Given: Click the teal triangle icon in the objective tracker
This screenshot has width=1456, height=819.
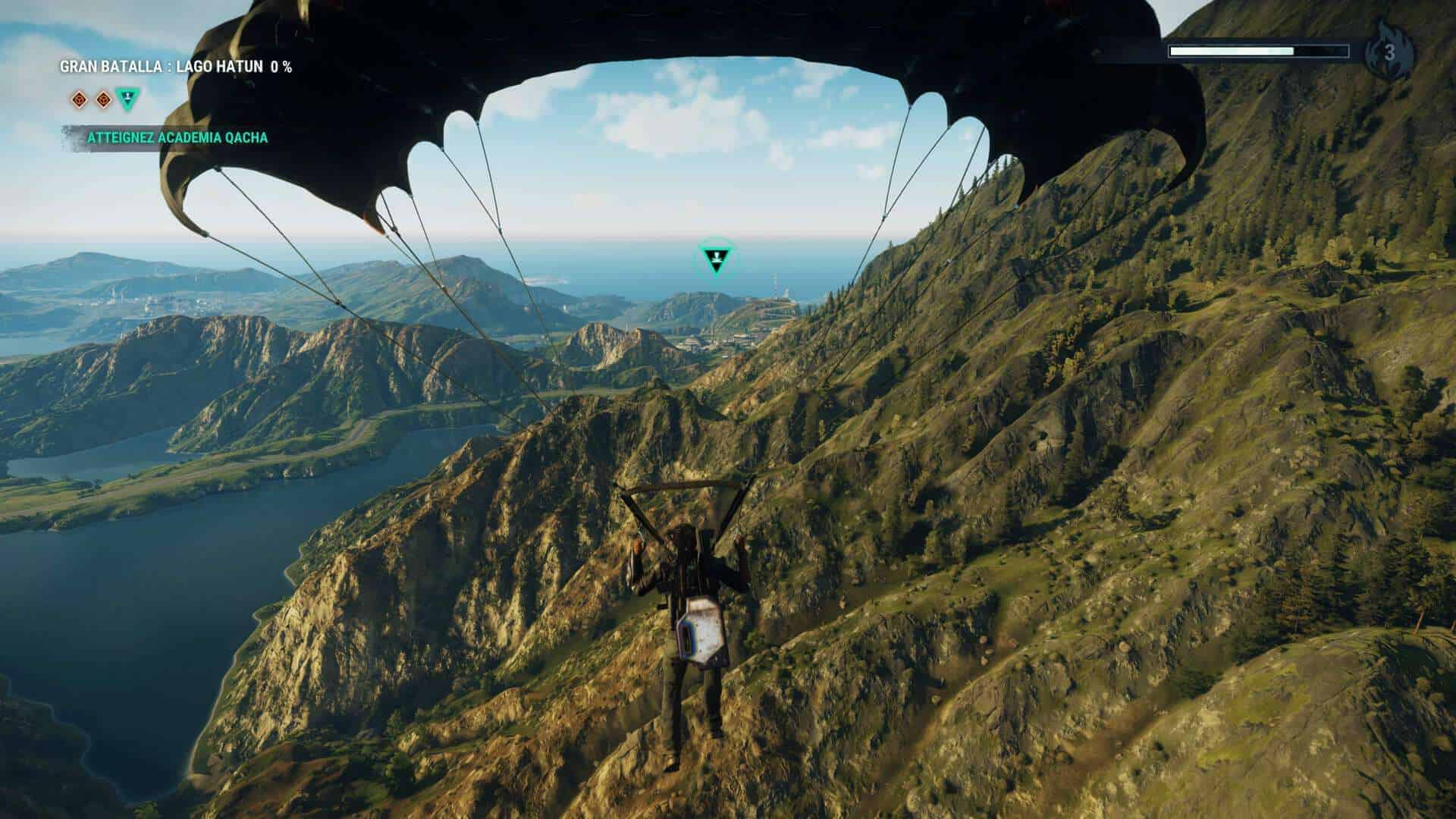Looking at the screenshot, I should (128, 99).
